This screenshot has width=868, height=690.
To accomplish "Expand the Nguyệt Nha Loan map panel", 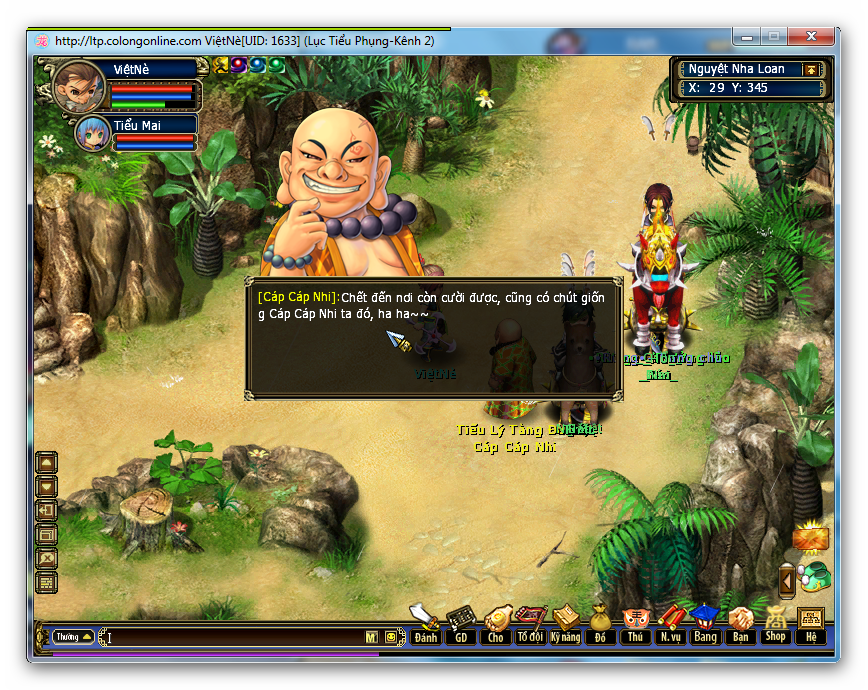I will coord(811,70).
